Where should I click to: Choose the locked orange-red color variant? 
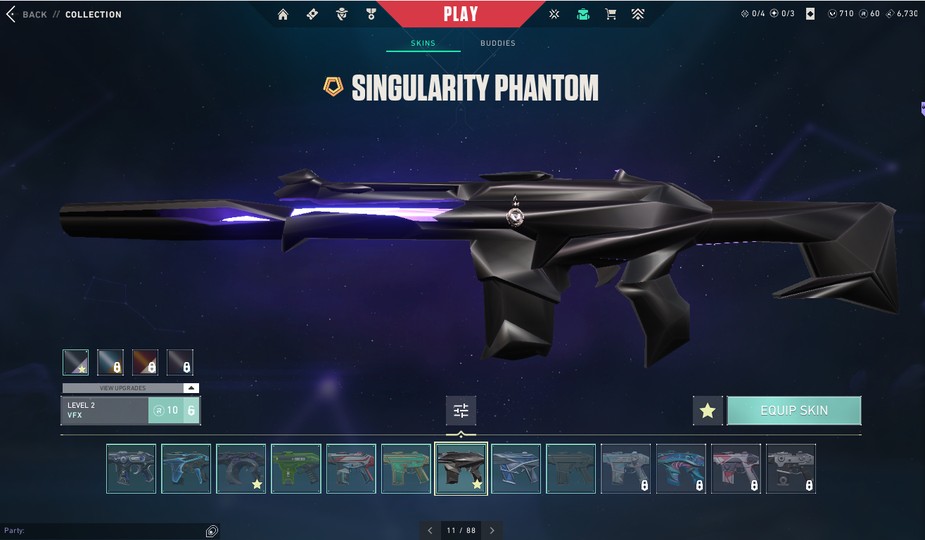click(x=145, y=362)
